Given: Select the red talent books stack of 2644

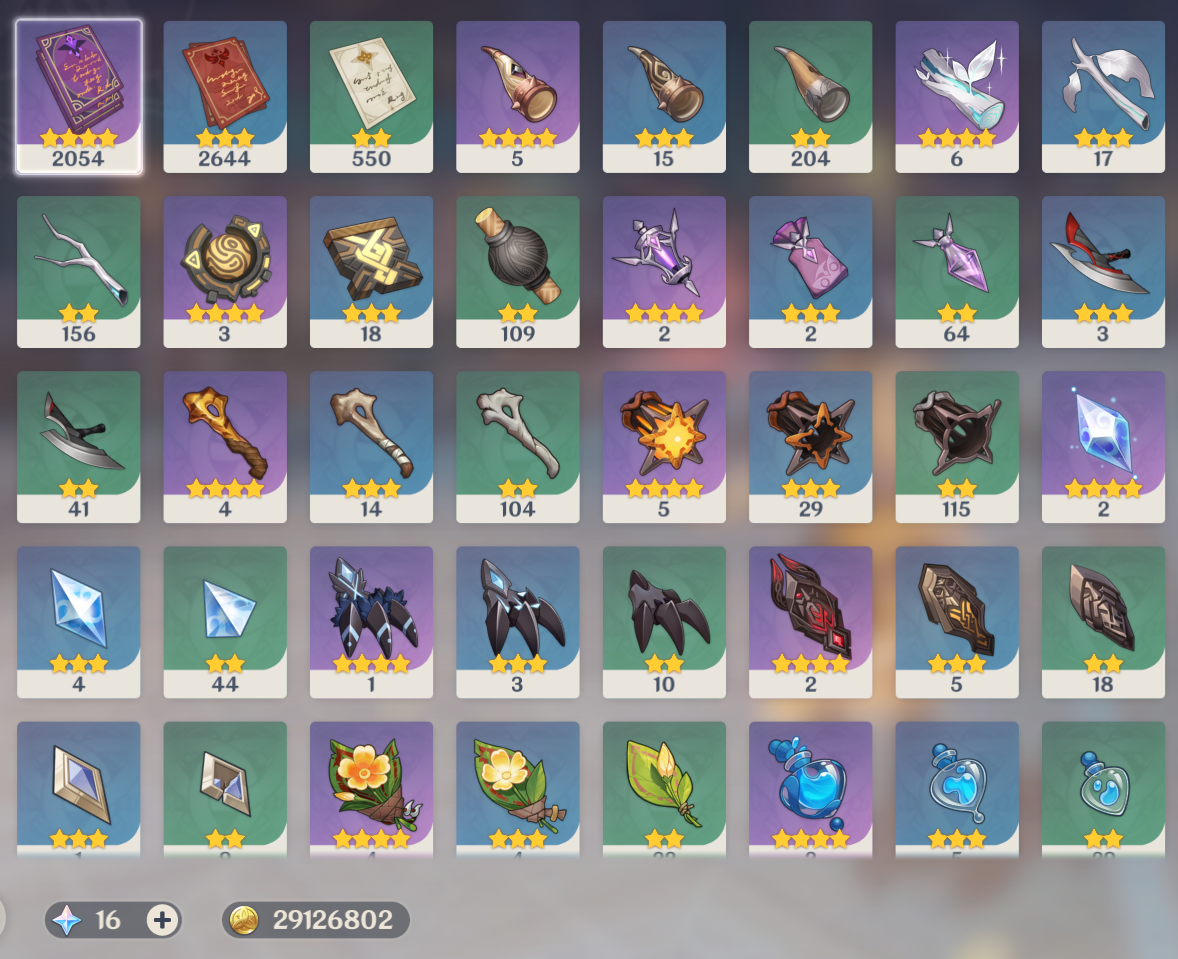Looking at the screenshot, I should (225, 94).
